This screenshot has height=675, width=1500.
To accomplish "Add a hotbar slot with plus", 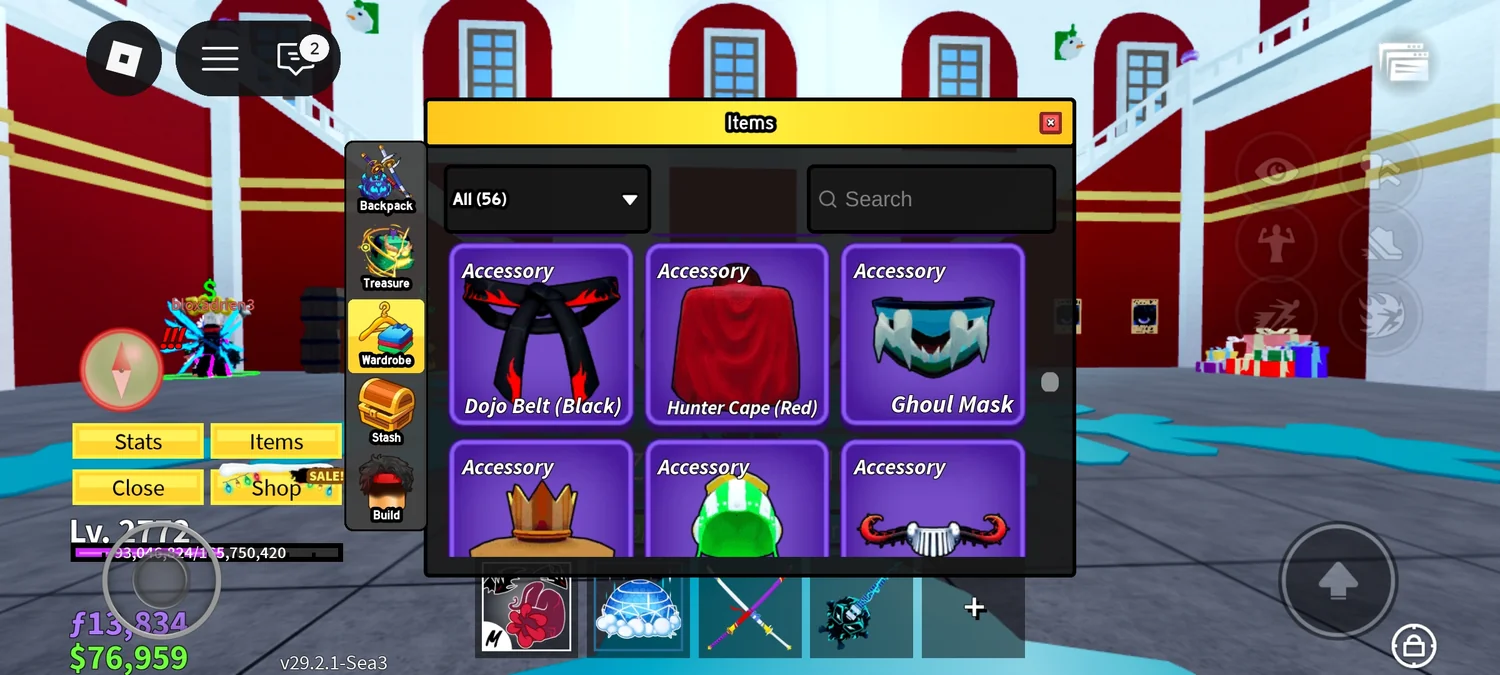I will [x=974, y=608].
